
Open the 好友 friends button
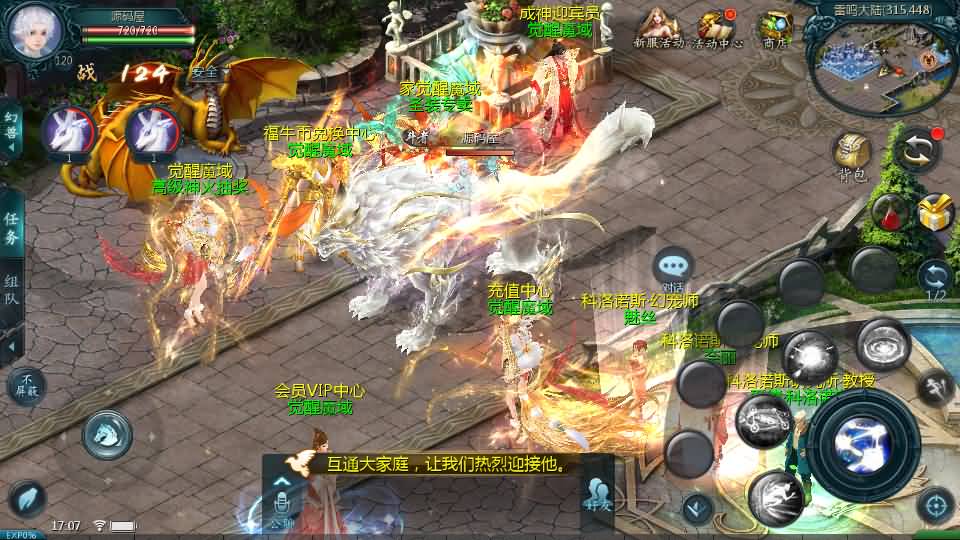click(x=598, y=495)
